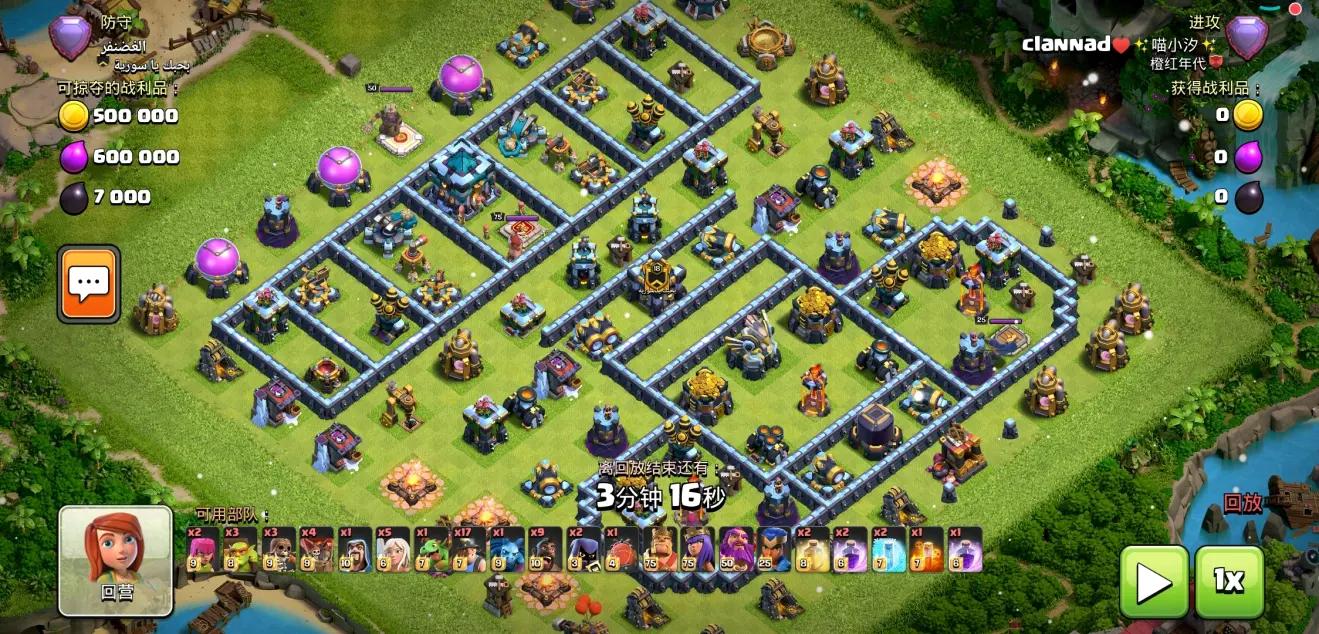Change replay speed with the 1x button

point(1229,581)
